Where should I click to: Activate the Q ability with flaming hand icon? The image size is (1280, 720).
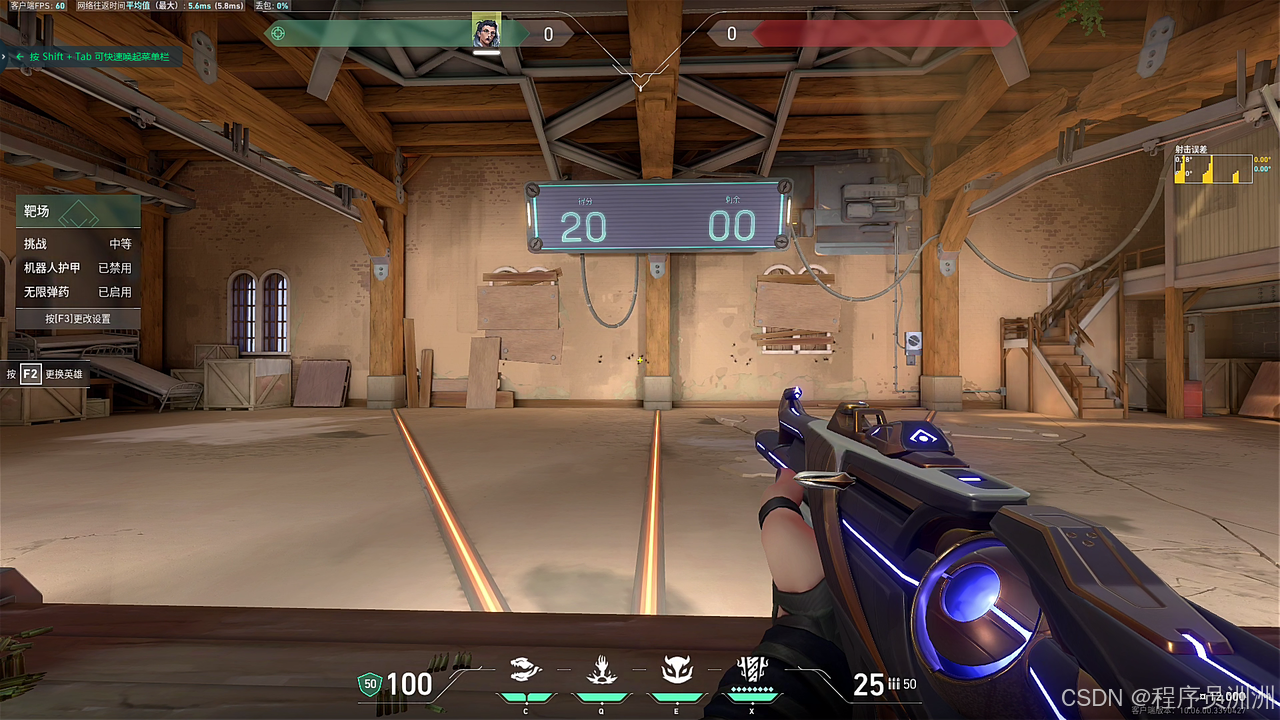[x=600, y=671]
